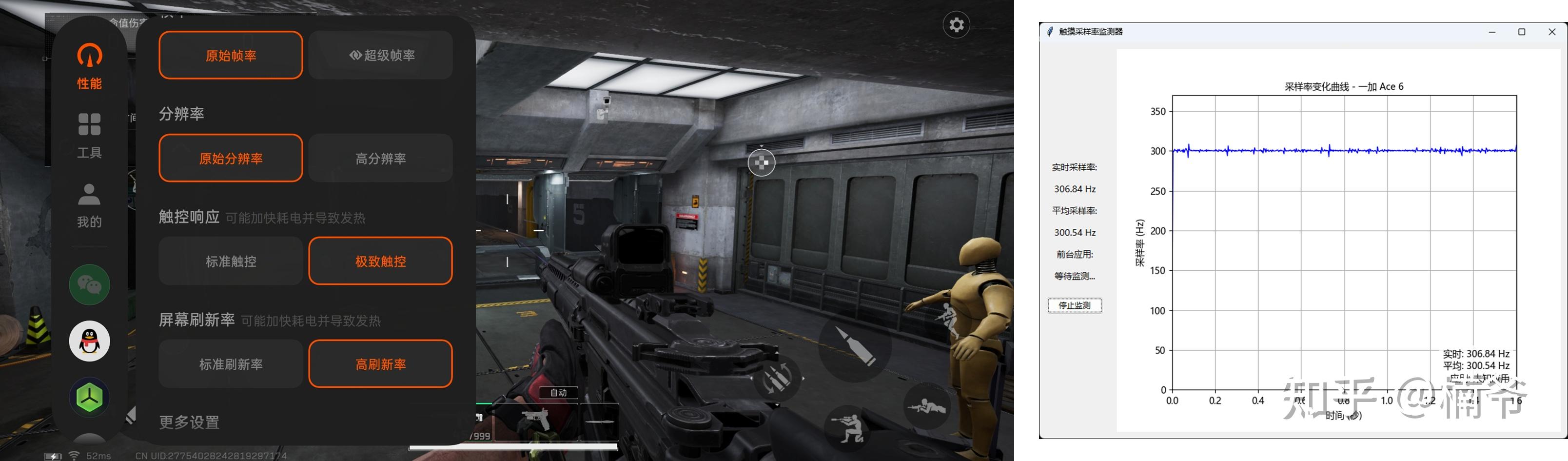
Task: Choose 标准刷新率 standard refresh rate
Action: click(x=231, y=364)
